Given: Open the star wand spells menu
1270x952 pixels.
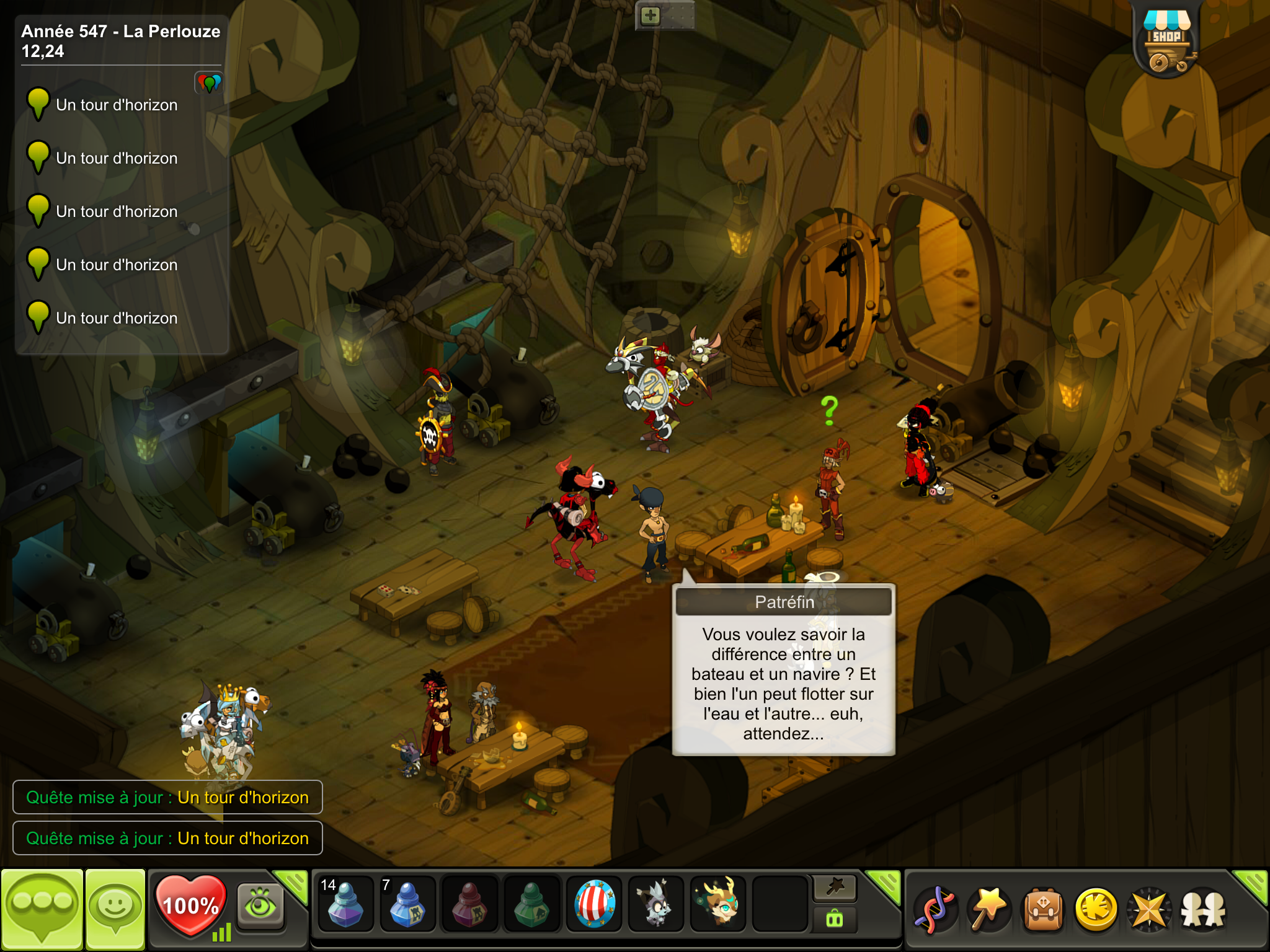Looking at the screenshot, I should pyautogui.click(x=989, y=909).
